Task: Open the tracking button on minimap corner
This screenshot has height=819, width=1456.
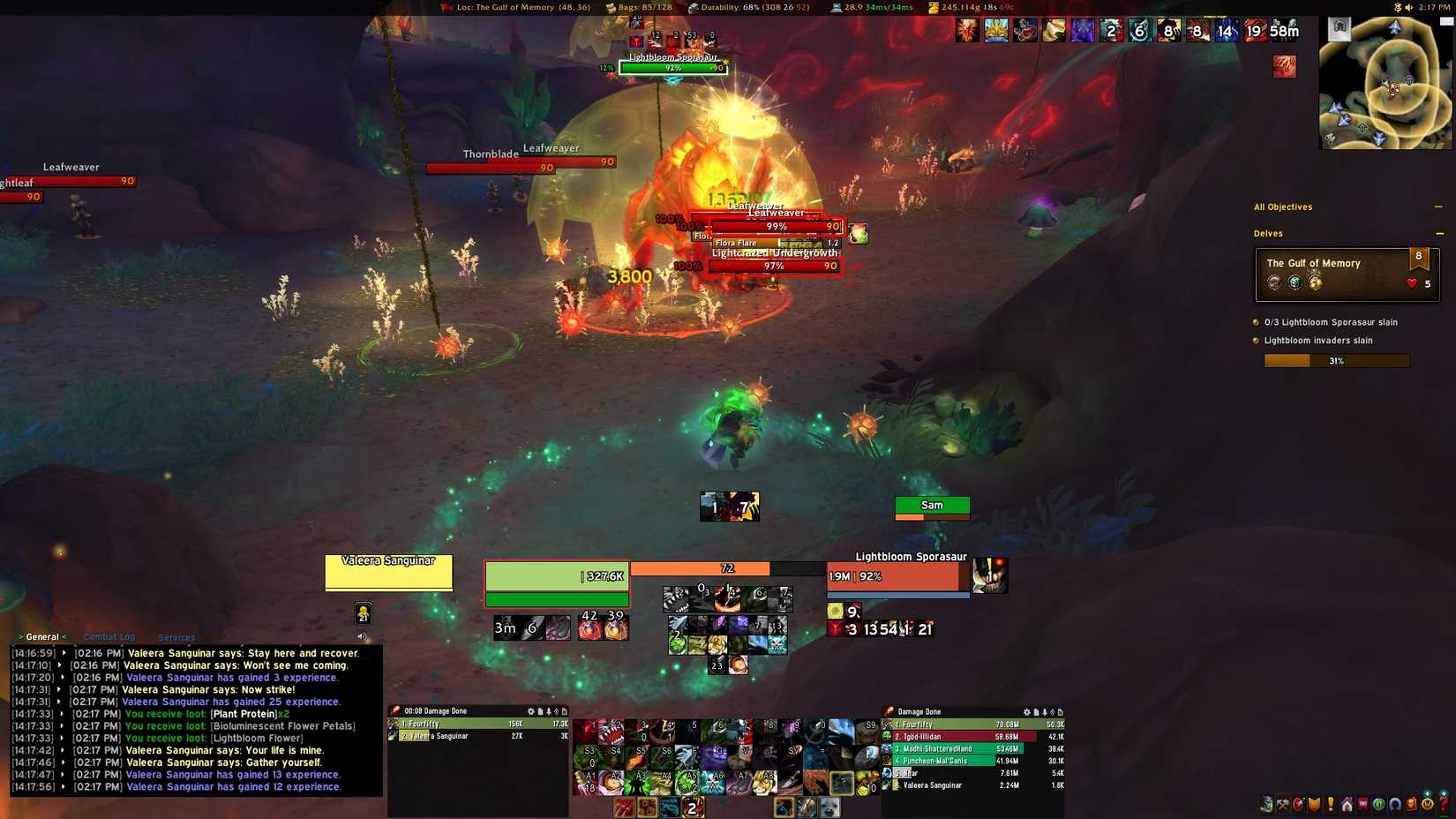Action: click(x=1340, y=27)
